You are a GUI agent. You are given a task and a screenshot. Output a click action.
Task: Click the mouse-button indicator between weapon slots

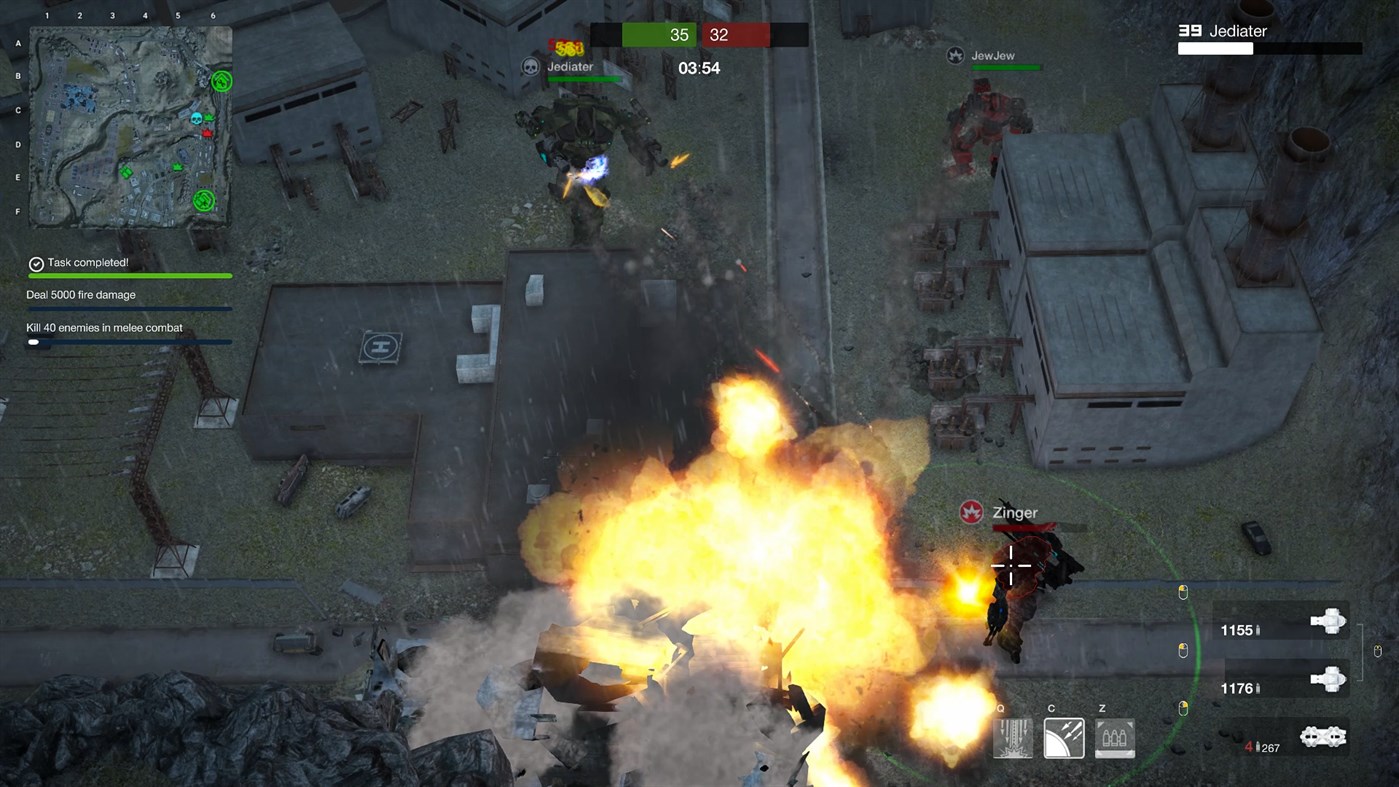pos(1378,650)
